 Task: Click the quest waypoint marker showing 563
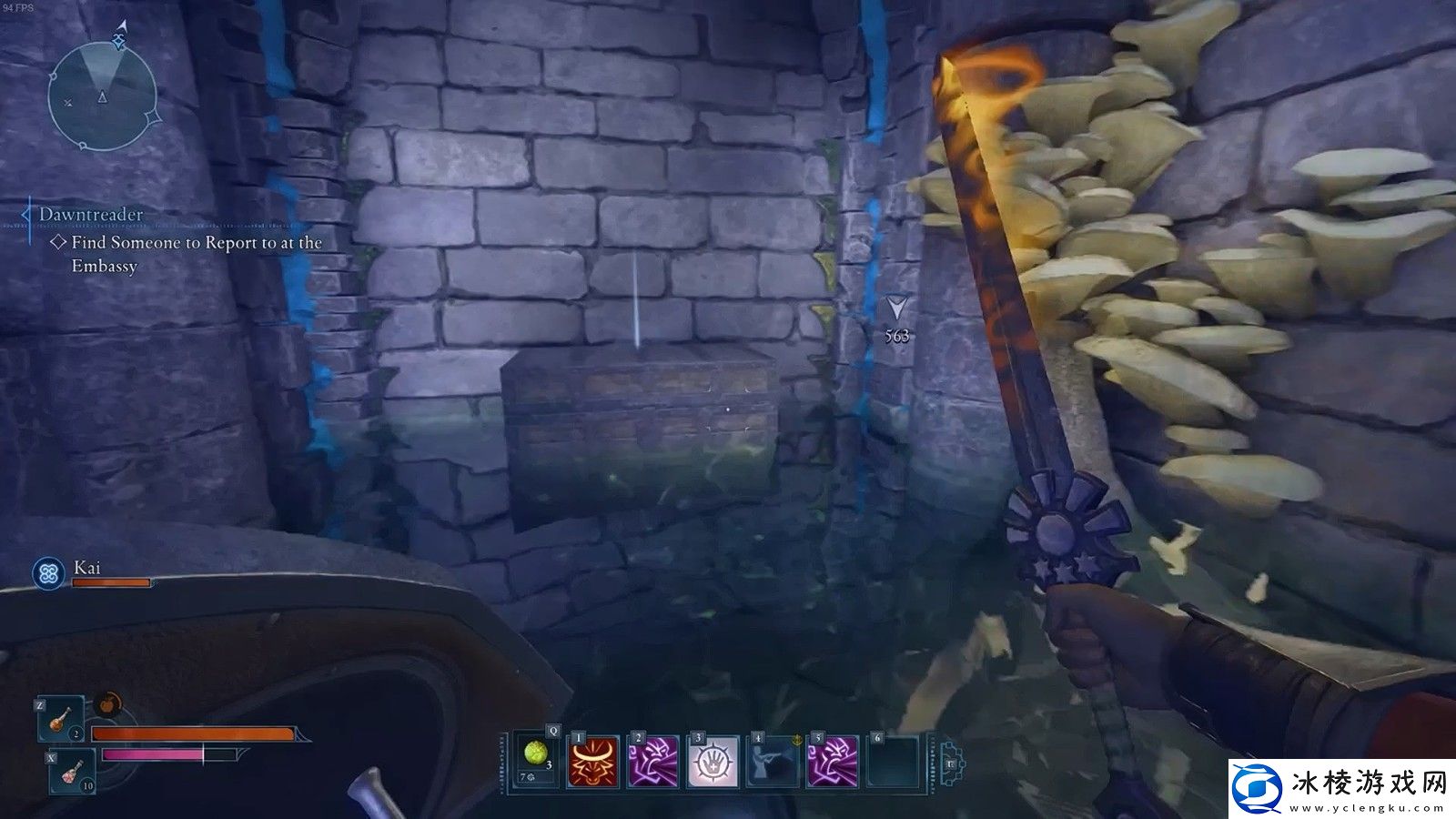coord(896,308)
